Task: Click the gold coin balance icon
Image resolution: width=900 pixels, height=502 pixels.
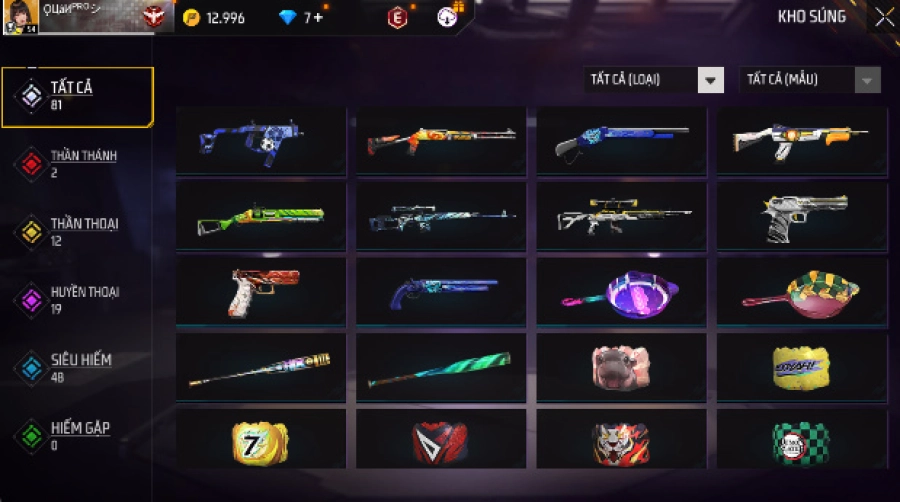Action: click(x=192, y=18)
